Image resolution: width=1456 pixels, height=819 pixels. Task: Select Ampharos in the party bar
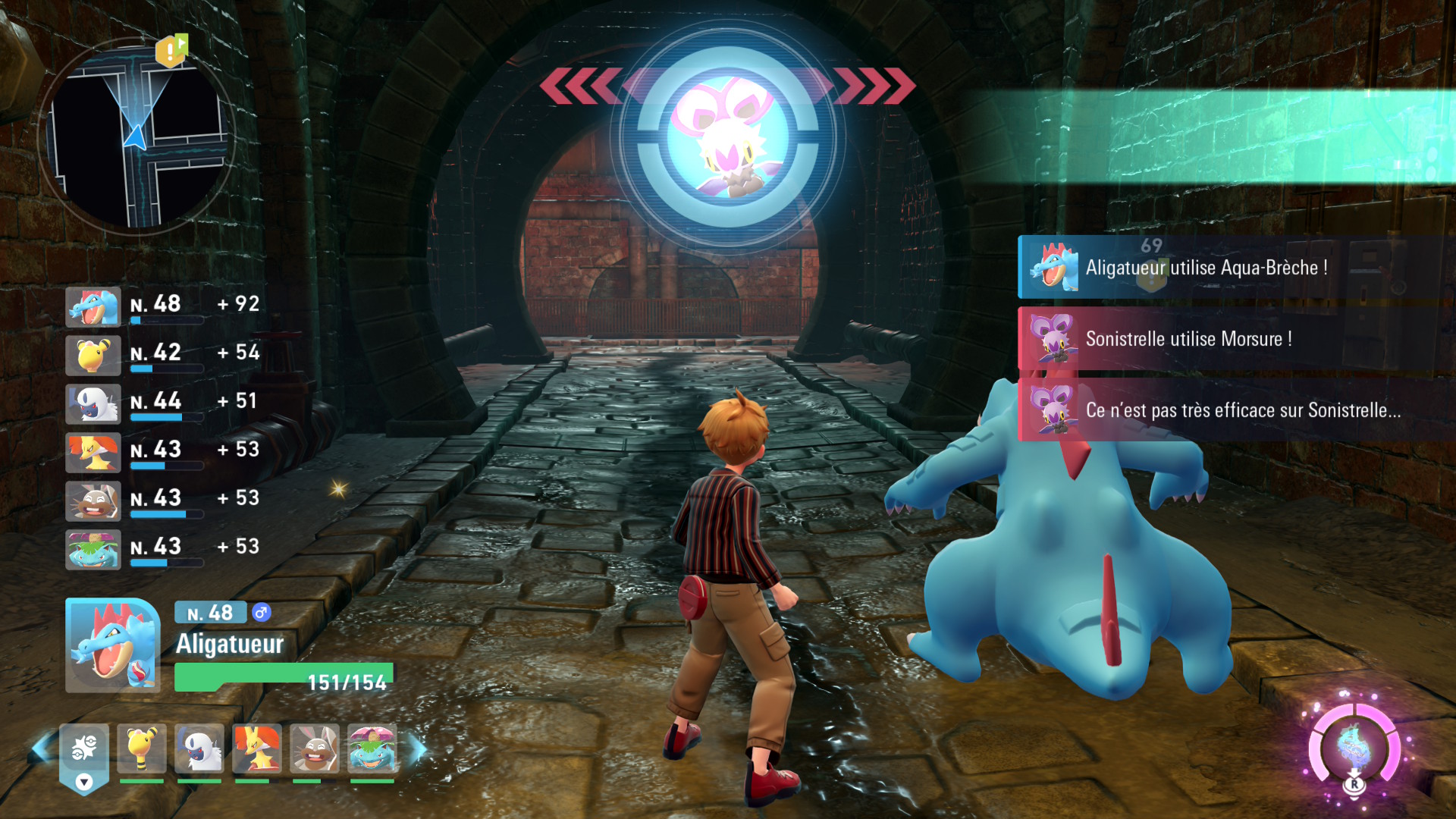pyautogui.click(x=142, y=748)
